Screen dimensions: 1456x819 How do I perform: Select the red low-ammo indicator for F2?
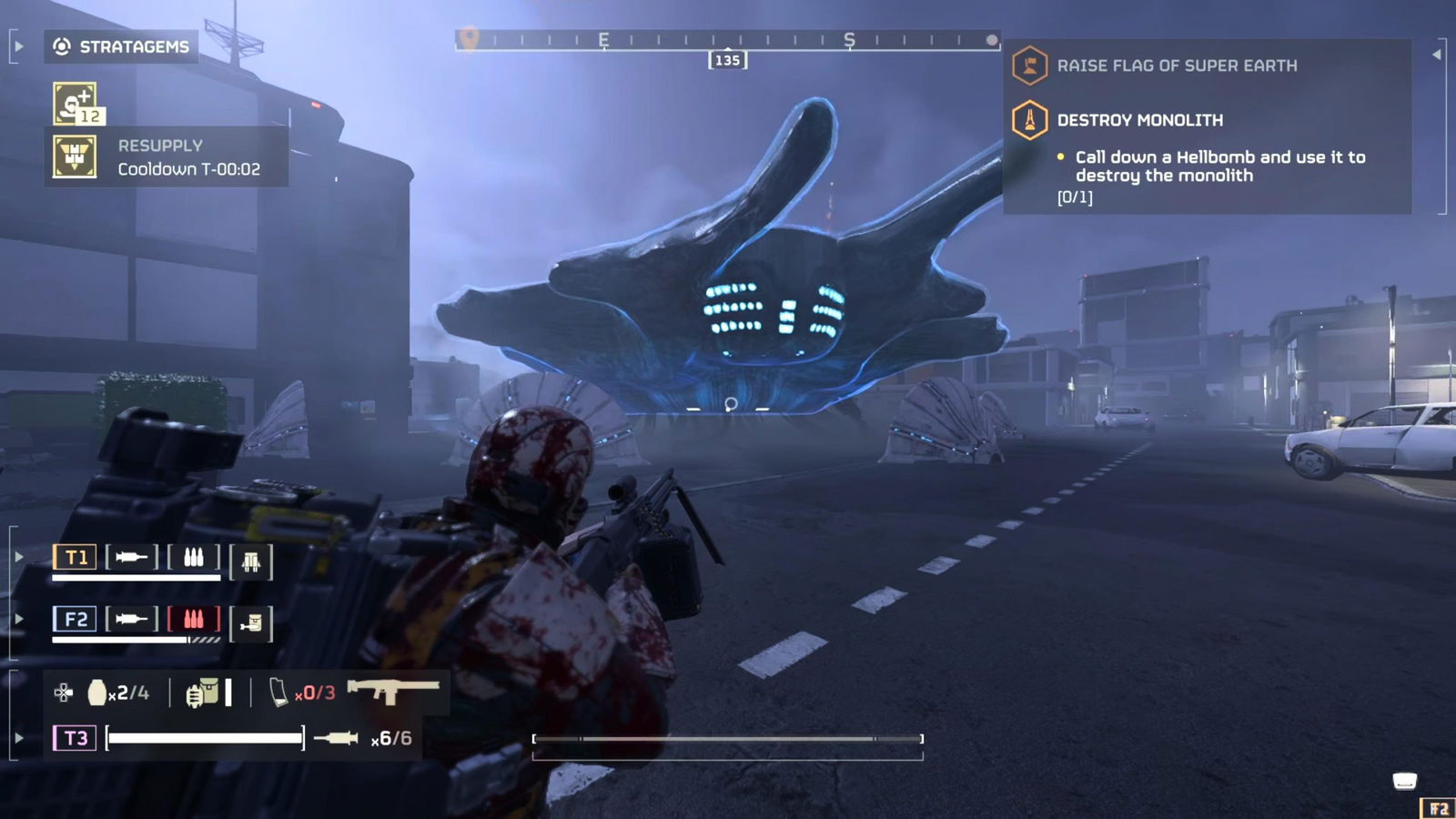pos(195,620)
